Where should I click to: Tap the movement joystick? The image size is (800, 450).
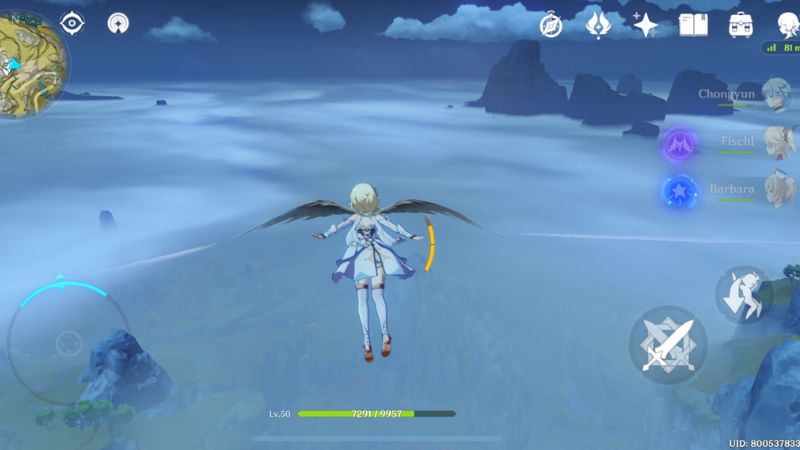[68, 342]
